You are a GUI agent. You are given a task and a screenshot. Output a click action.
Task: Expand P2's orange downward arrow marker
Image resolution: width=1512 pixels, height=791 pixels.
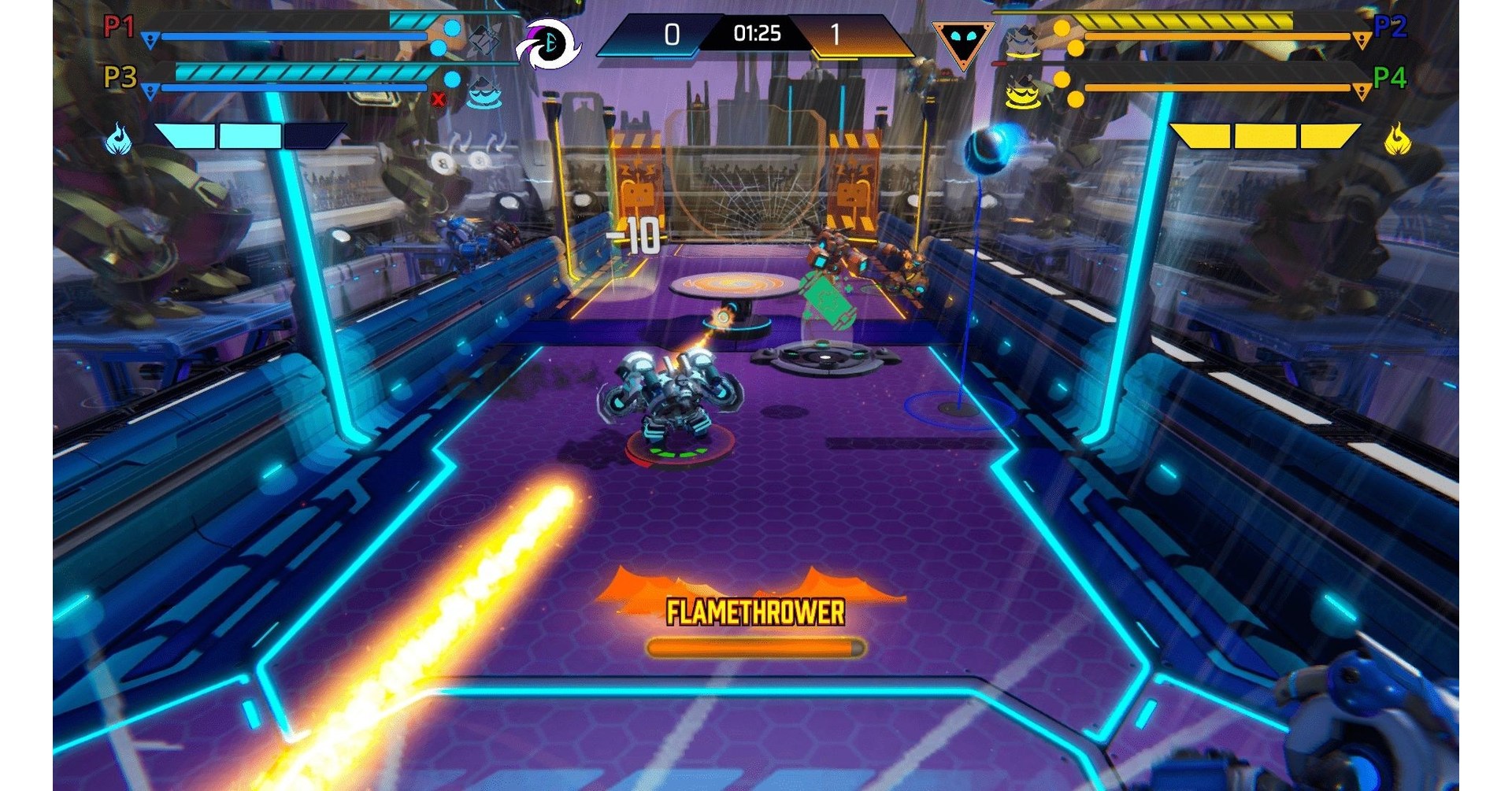coord(1361,39)
